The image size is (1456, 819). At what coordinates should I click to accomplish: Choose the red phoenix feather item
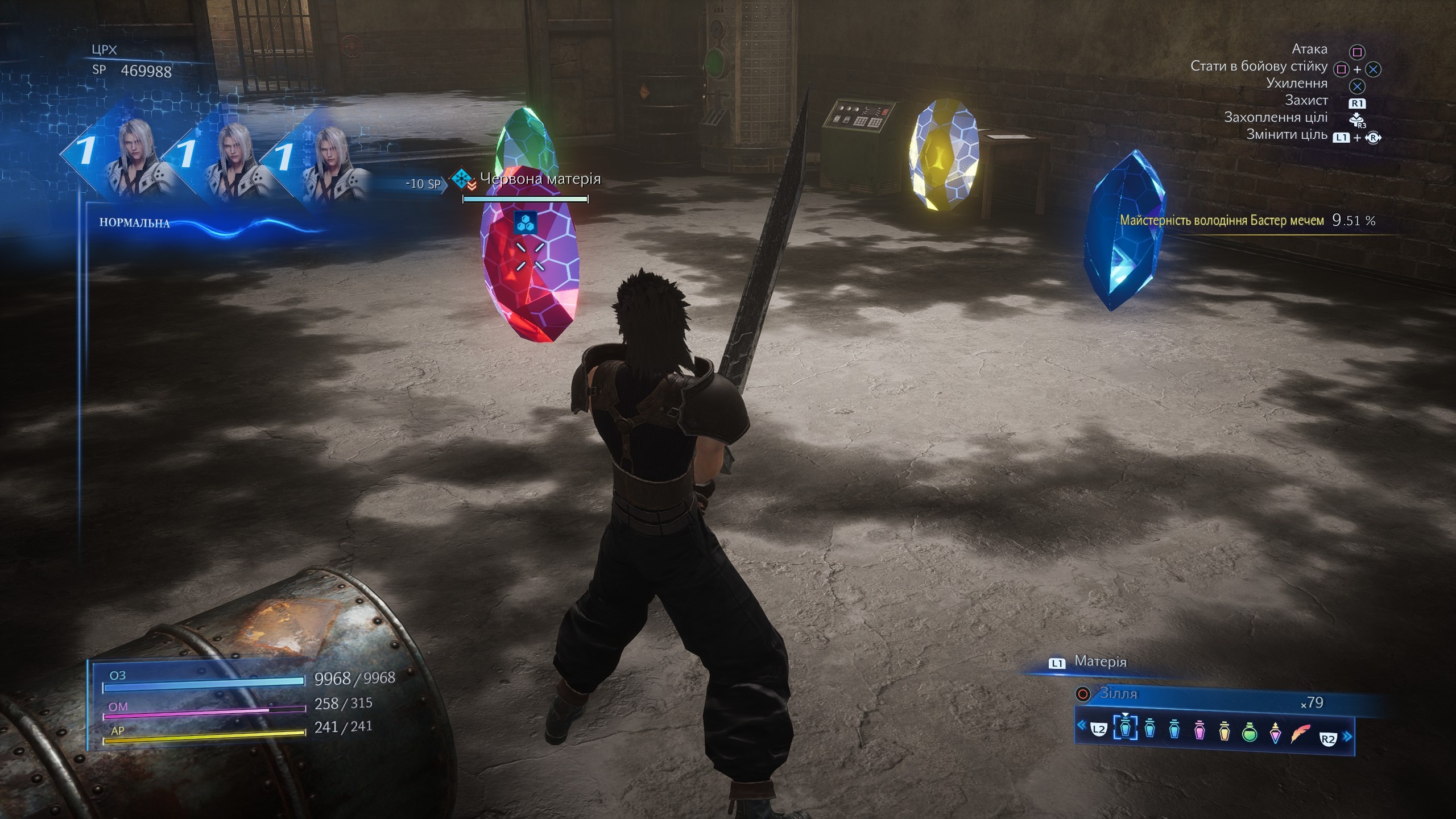coord(1300,733)
